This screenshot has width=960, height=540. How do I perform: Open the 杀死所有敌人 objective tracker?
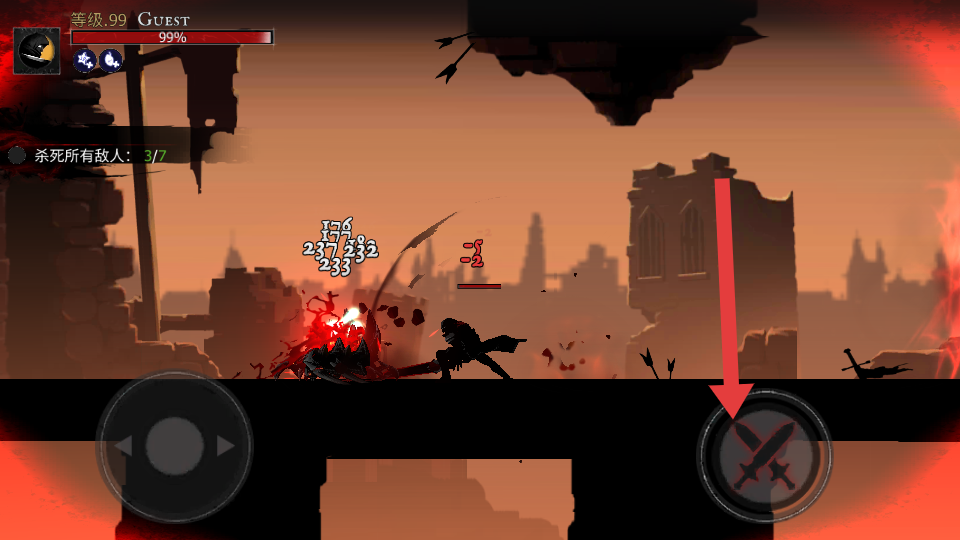coord(88,156)
